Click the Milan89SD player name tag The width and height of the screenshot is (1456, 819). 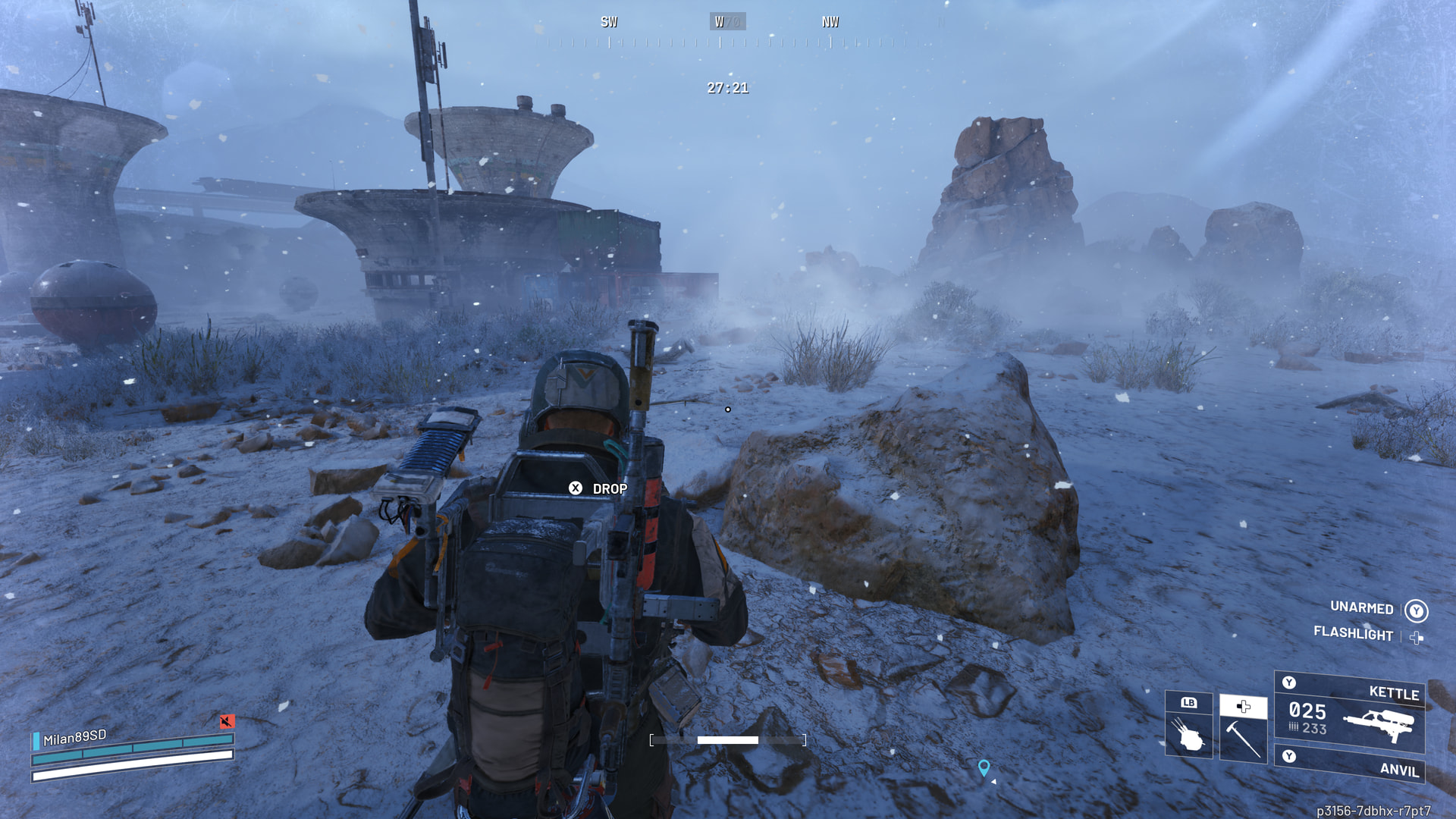[74, 737]
